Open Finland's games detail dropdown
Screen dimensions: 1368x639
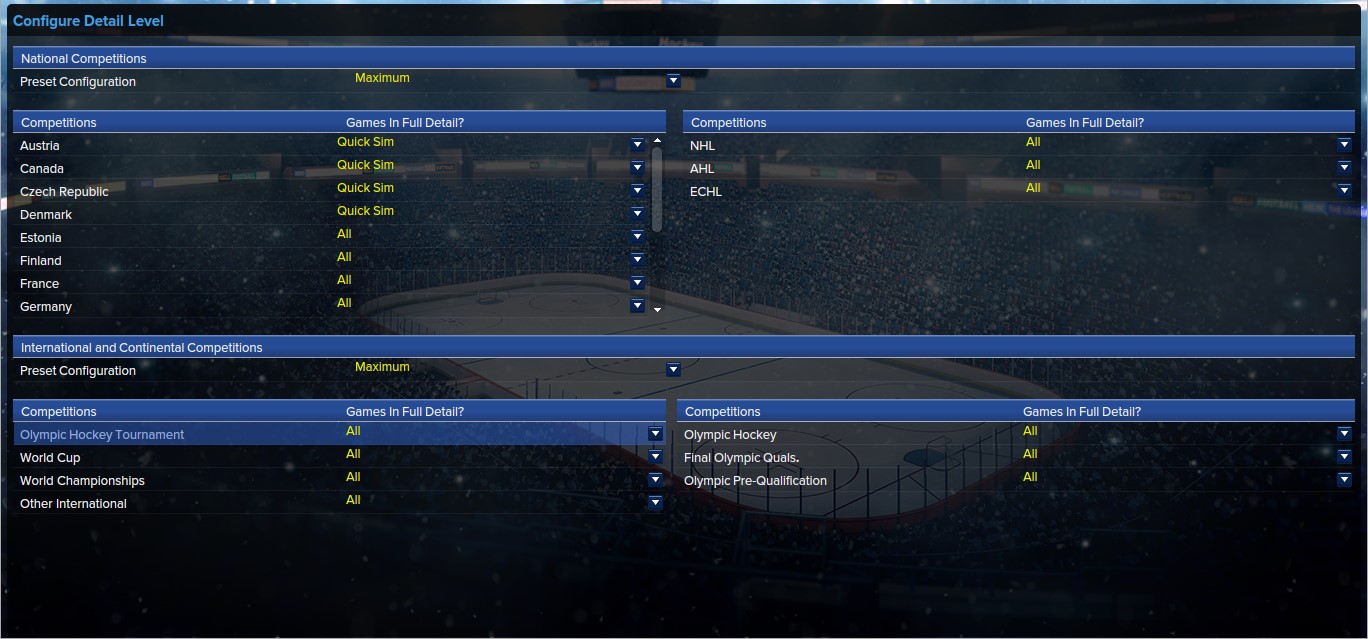(637, 260)
